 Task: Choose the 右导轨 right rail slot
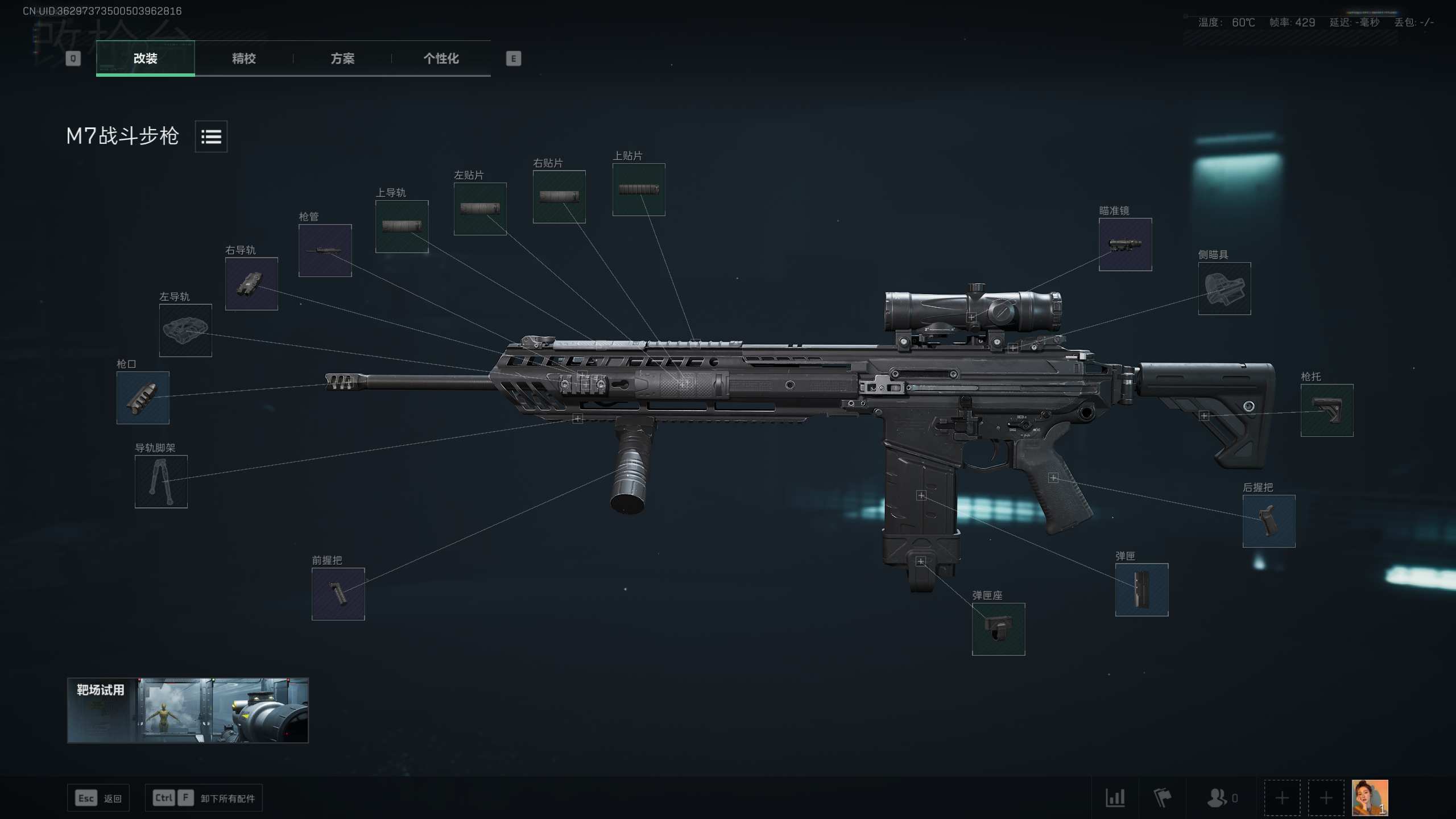251,284
